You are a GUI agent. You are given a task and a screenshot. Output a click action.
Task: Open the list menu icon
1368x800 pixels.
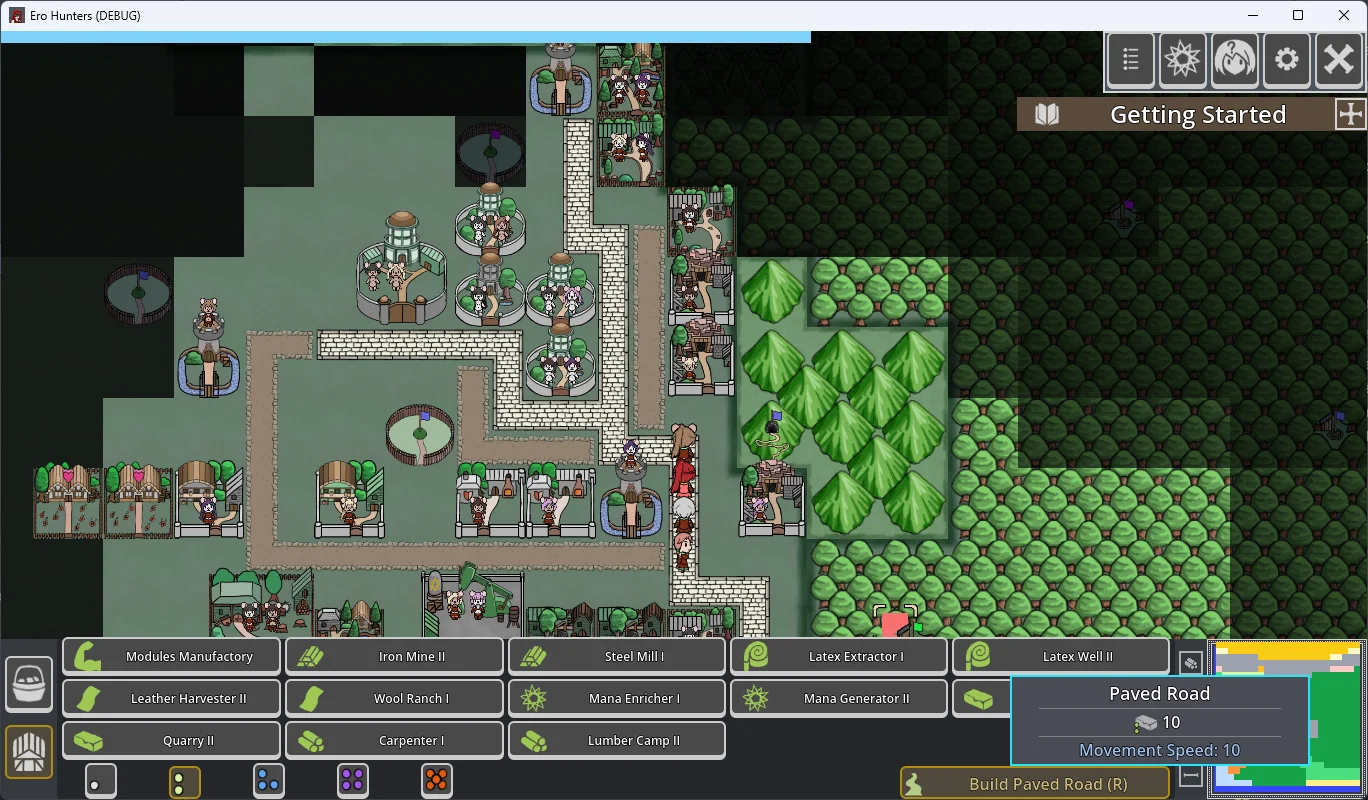click(x=1131, y=61)
